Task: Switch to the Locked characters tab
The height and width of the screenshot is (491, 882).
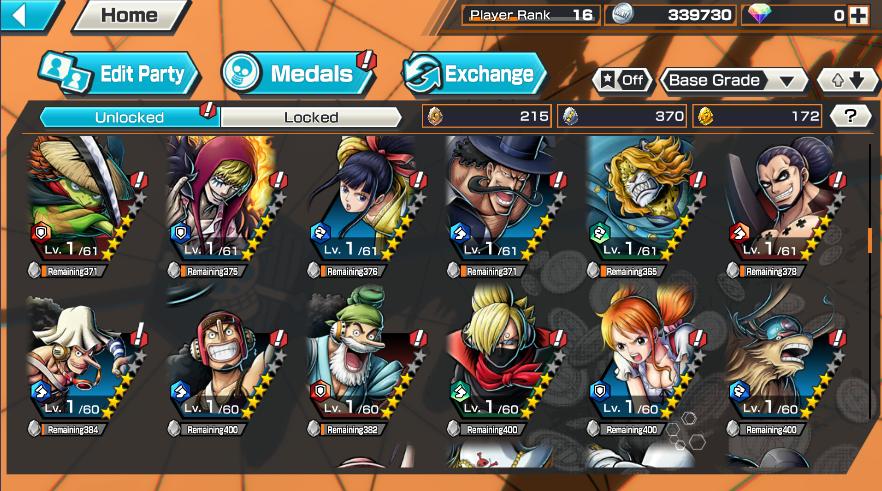Action: click(311, 117)
